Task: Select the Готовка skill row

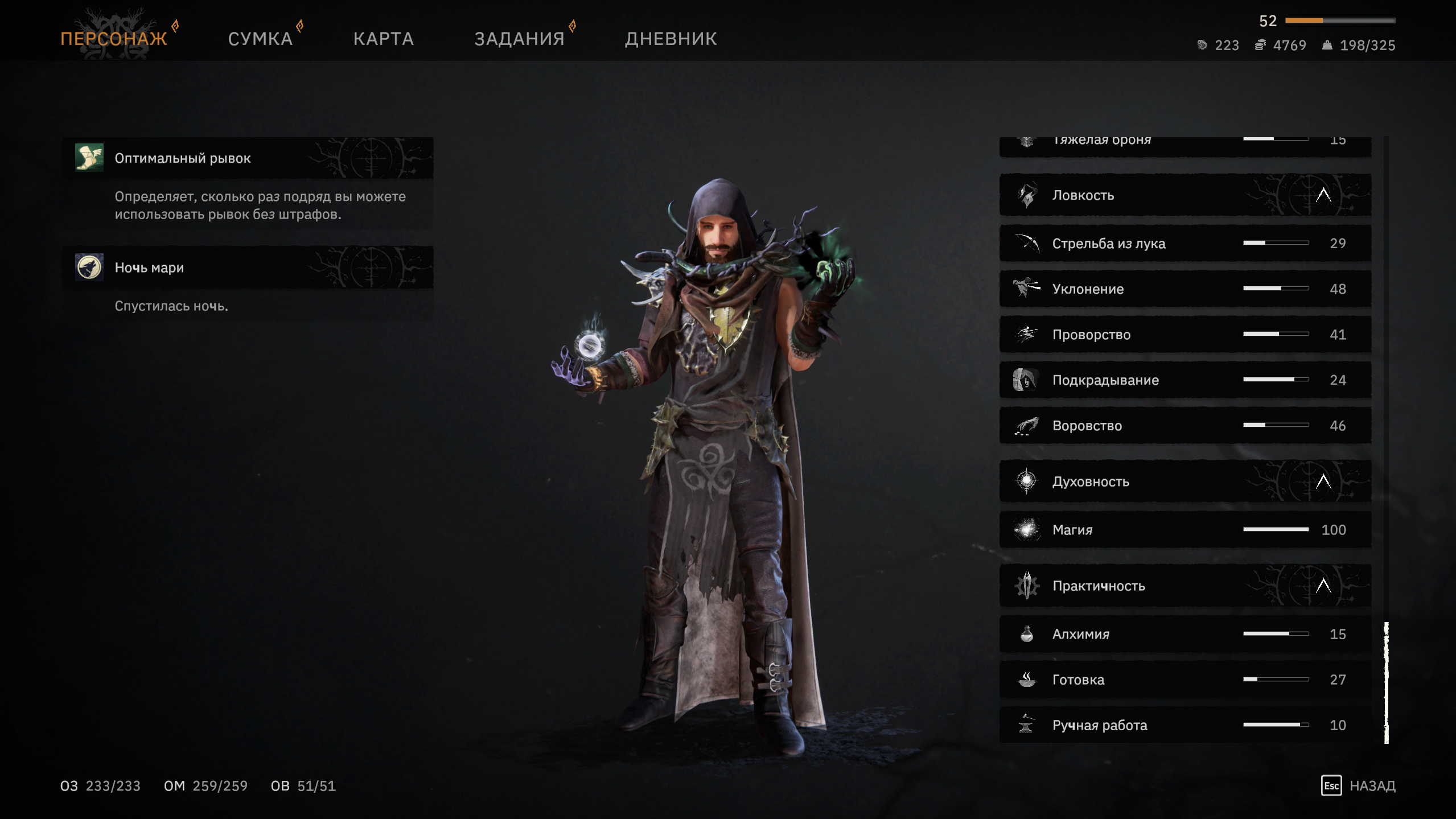Action: pos(1184,680)
